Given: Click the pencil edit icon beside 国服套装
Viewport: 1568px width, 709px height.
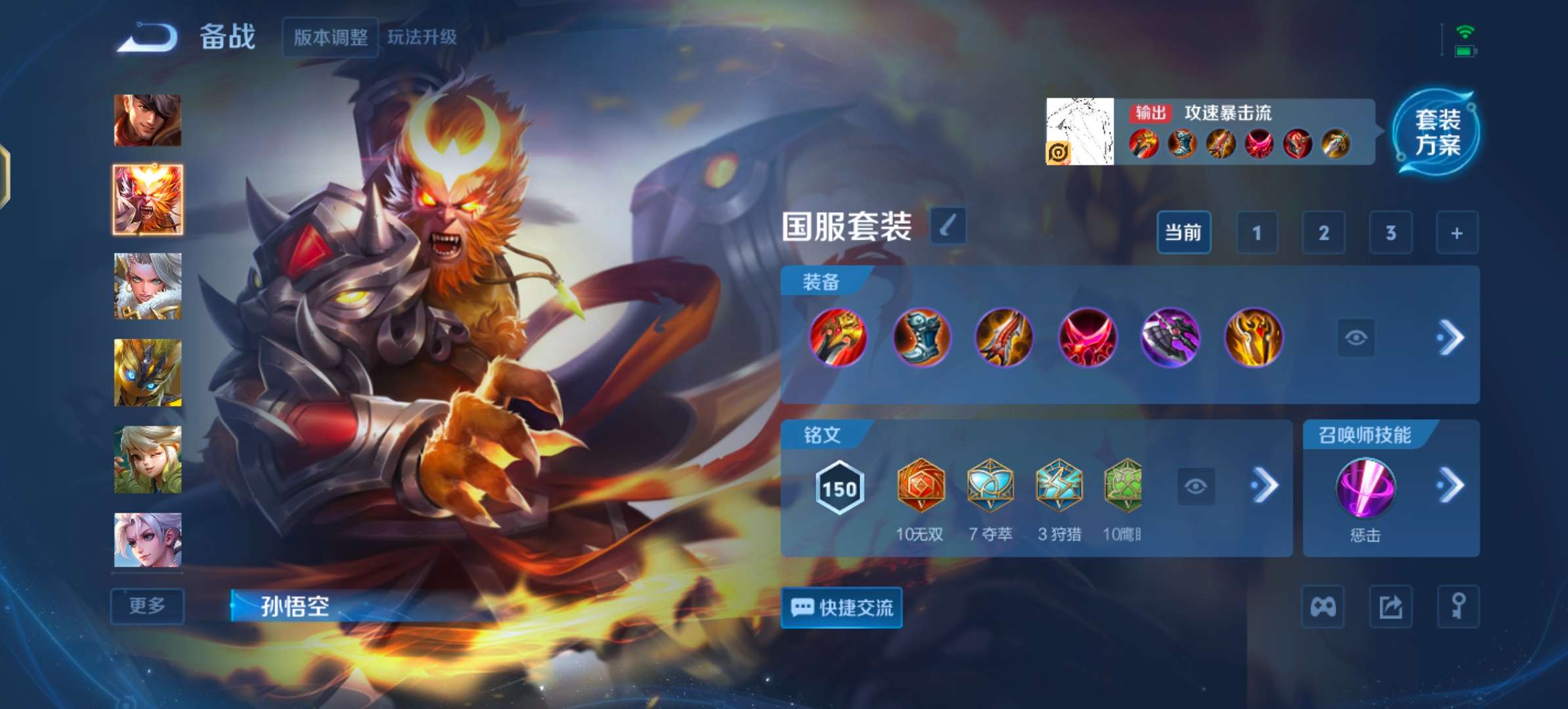Looking at the screenshot, I should pyautogui.click(x=948, y=225).
